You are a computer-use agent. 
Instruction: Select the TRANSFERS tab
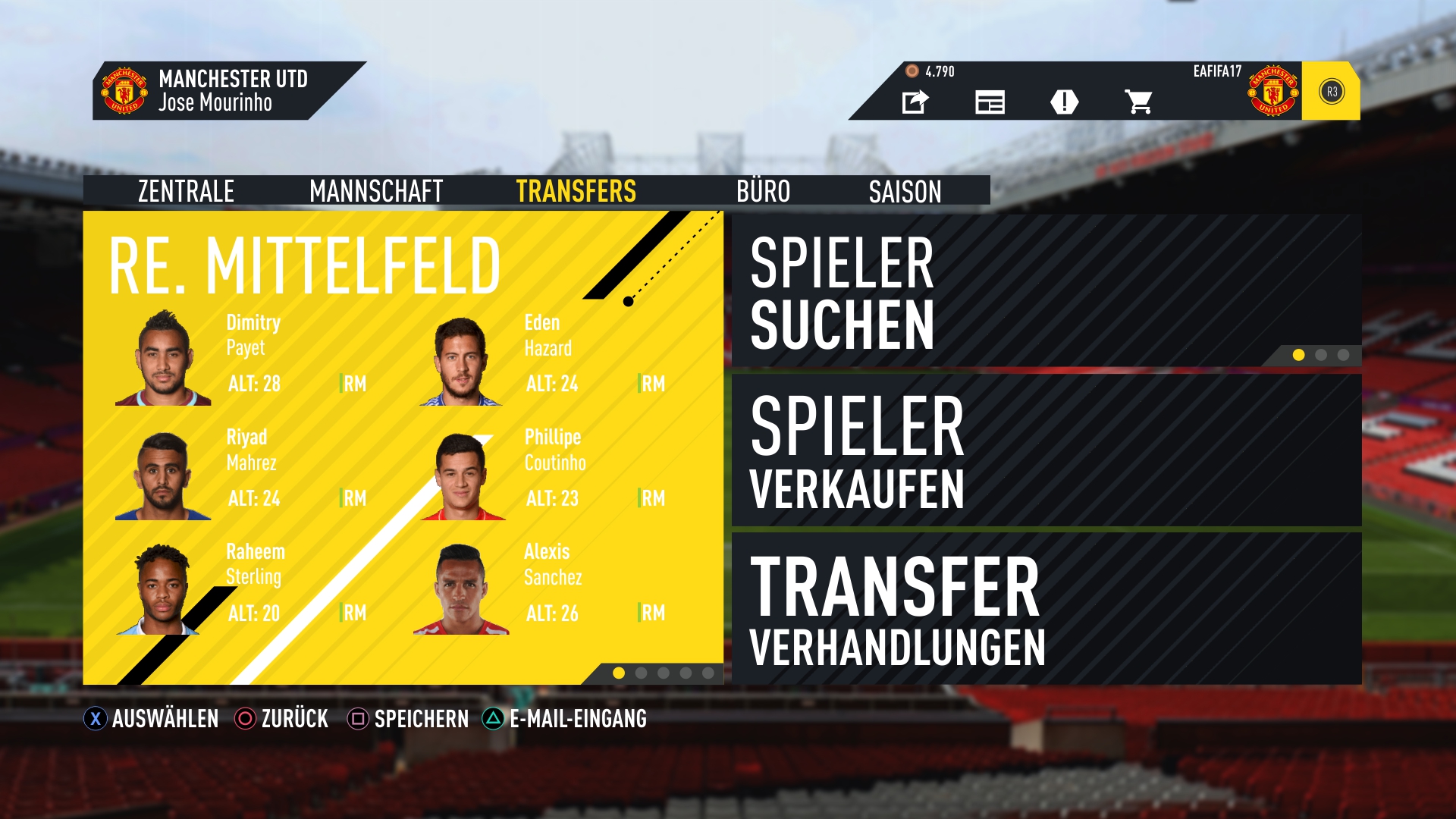click(576, 191)
